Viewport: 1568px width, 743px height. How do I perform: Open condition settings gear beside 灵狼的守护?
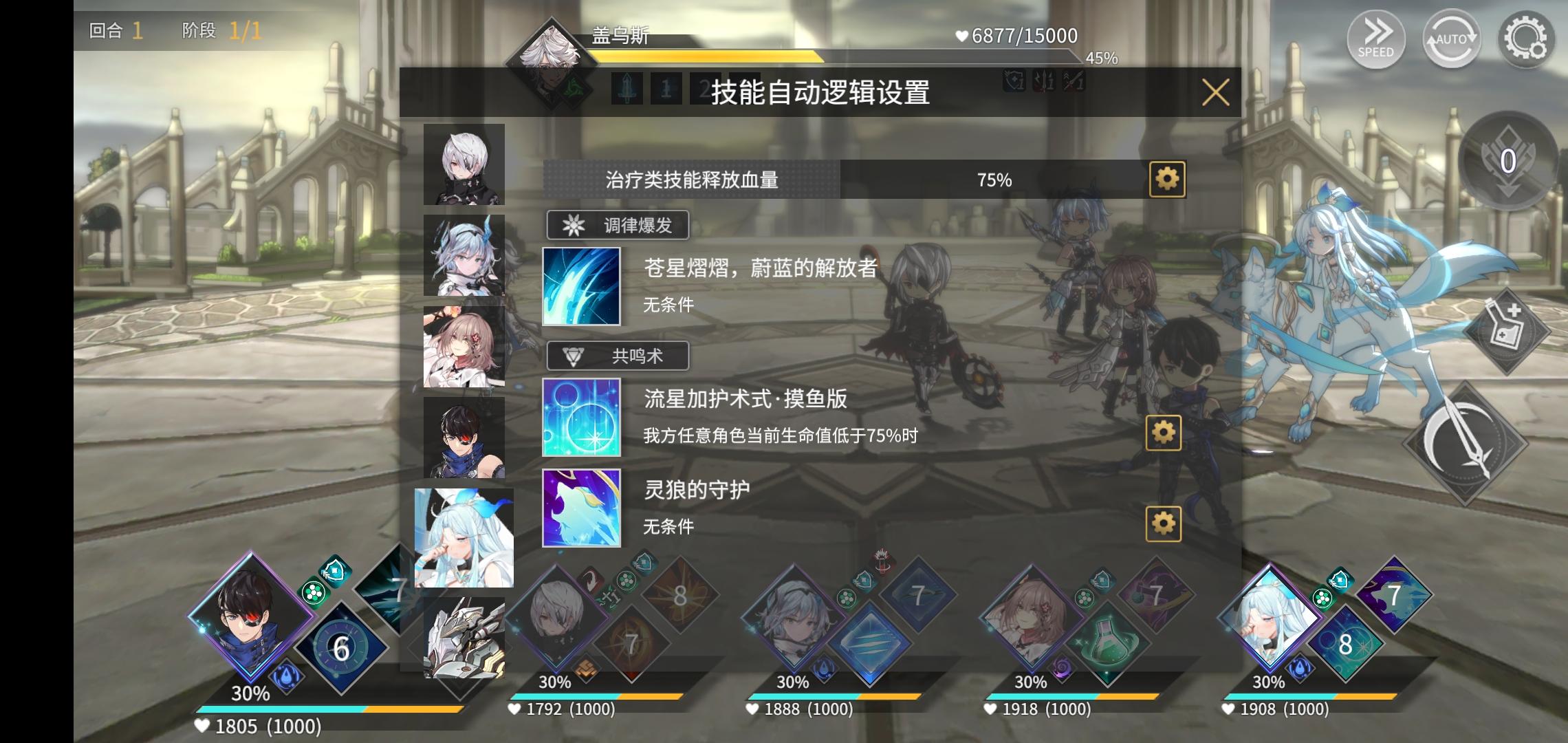point(1162,521)
